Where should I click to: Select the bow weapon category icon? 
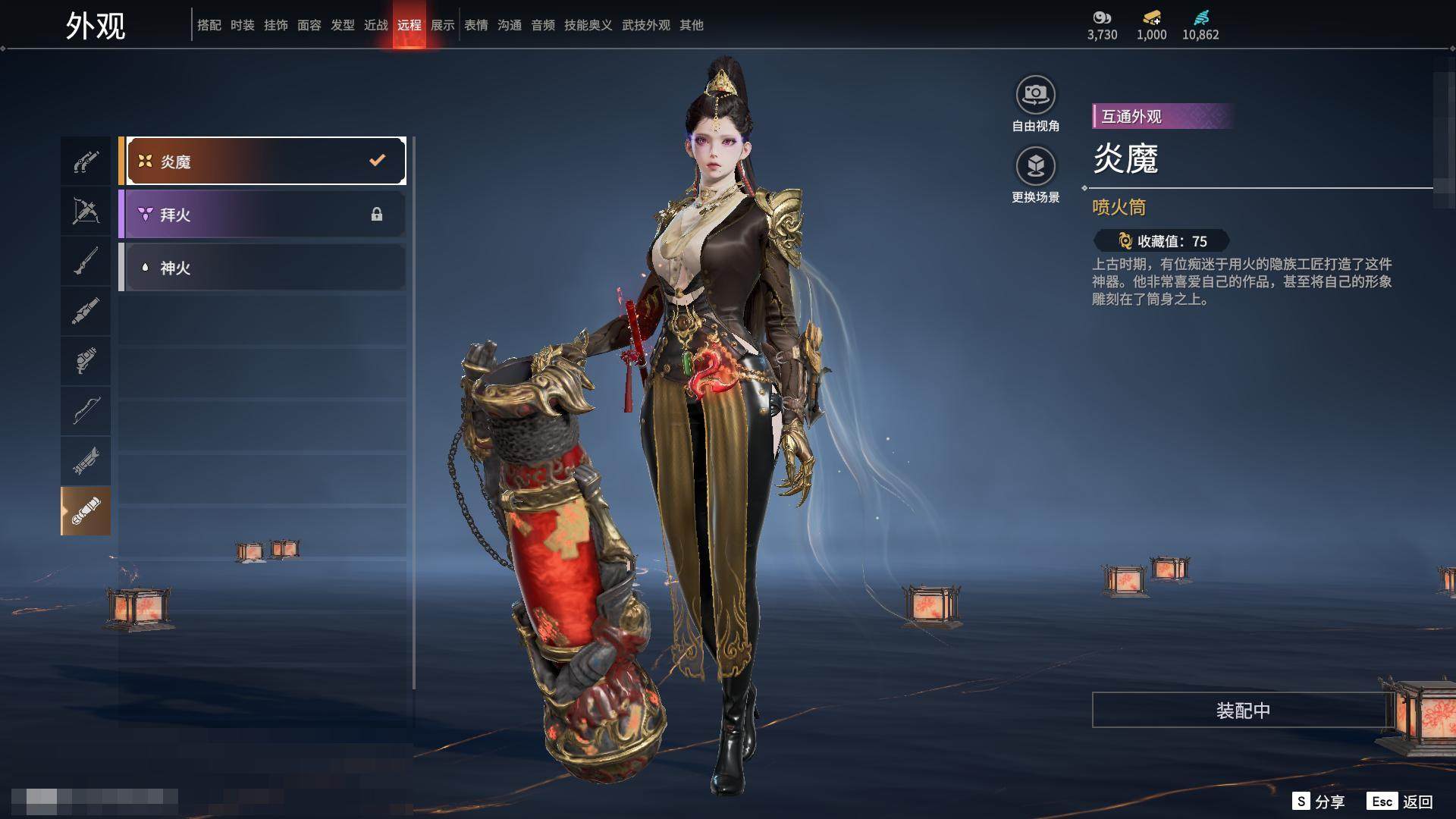pyautogui.click(x=86, y=410)
